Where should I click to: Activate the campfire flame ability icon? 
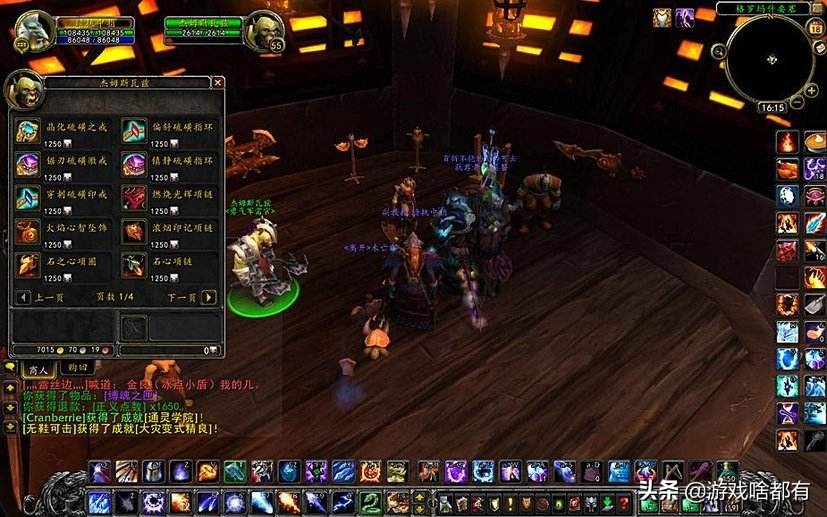[787, 142]
